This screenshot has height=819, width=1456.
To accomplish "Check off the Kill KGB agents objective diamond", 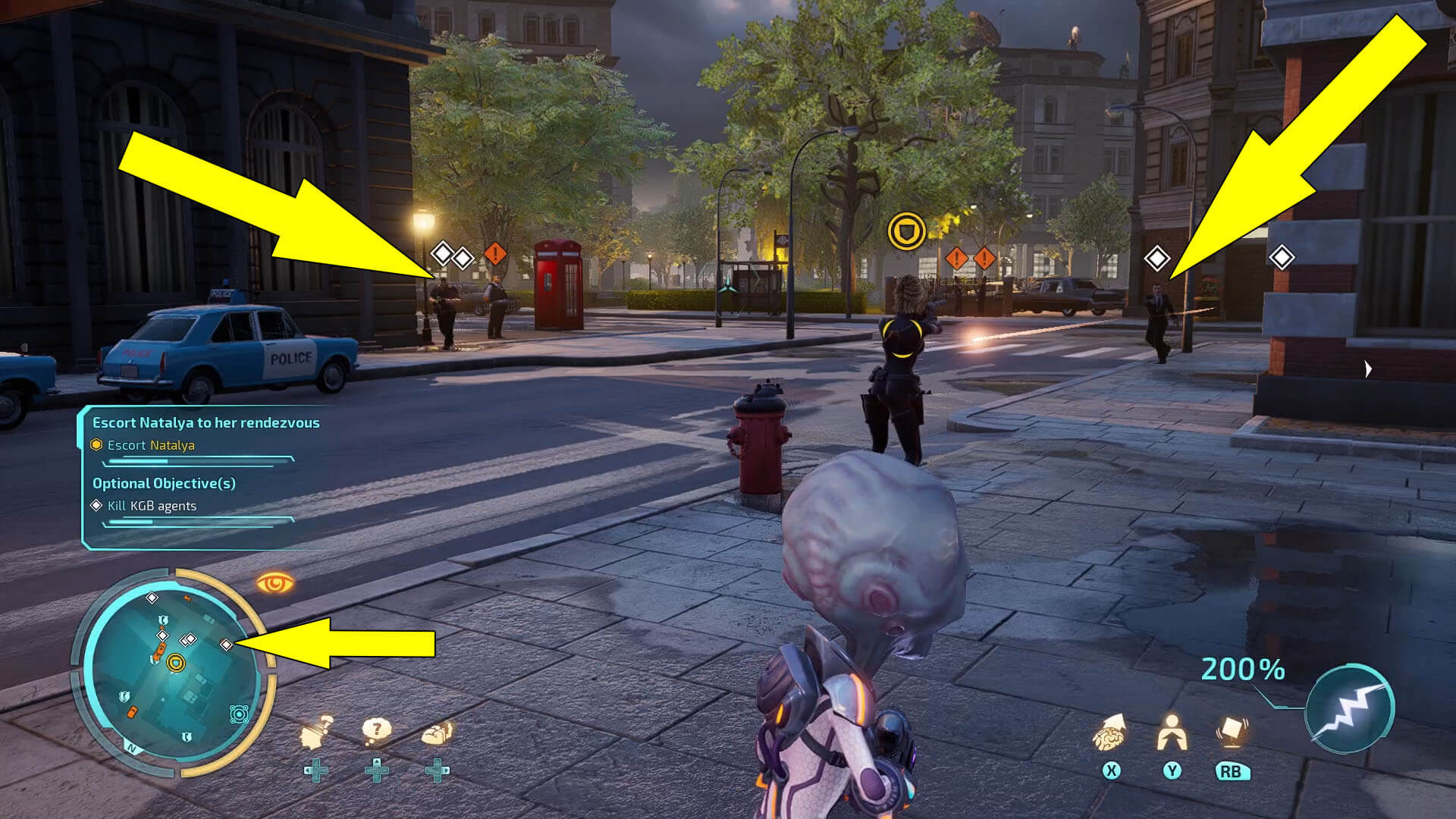I will point(97,506).
